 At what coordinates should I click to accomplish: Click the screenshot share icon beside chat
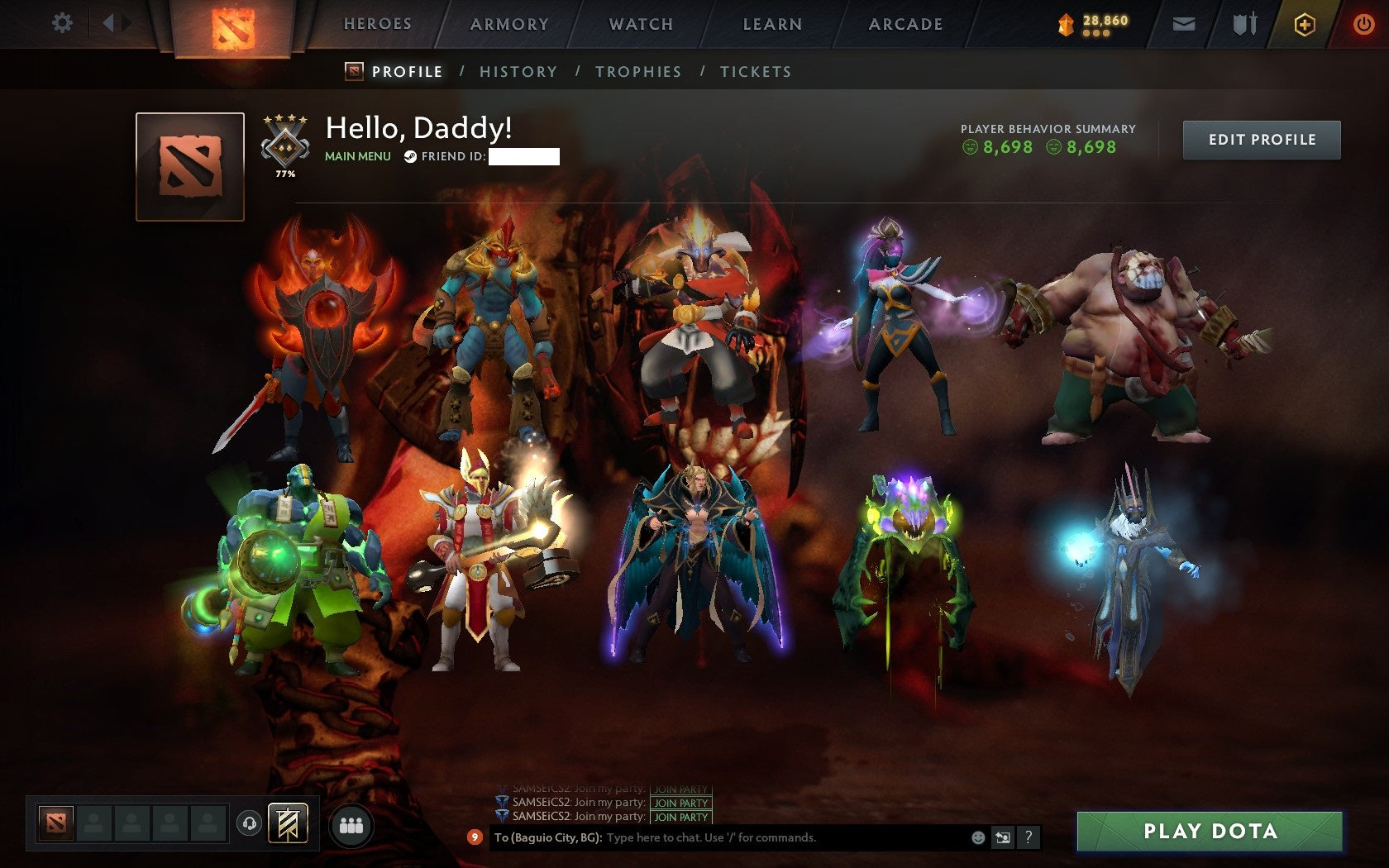click(x=1003, y=836)
